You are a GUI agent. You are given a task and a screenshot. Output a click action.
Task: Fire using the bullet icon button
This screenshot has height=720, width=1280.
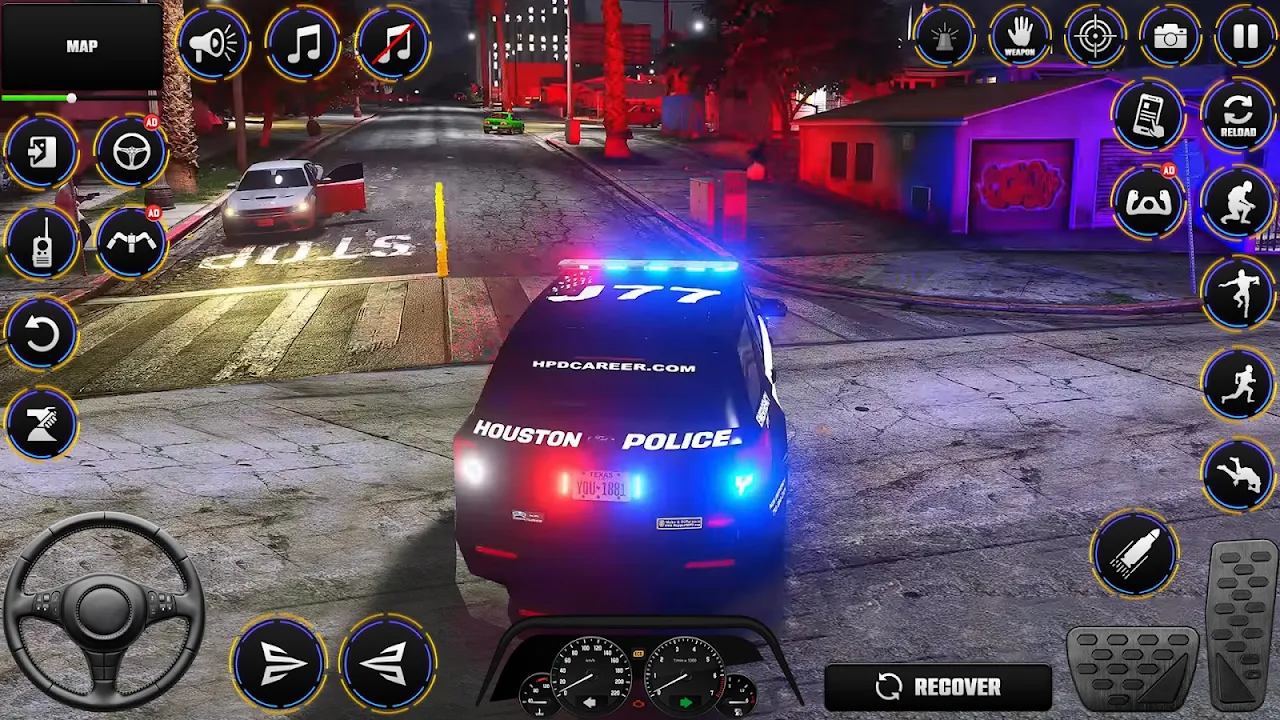1135,553
